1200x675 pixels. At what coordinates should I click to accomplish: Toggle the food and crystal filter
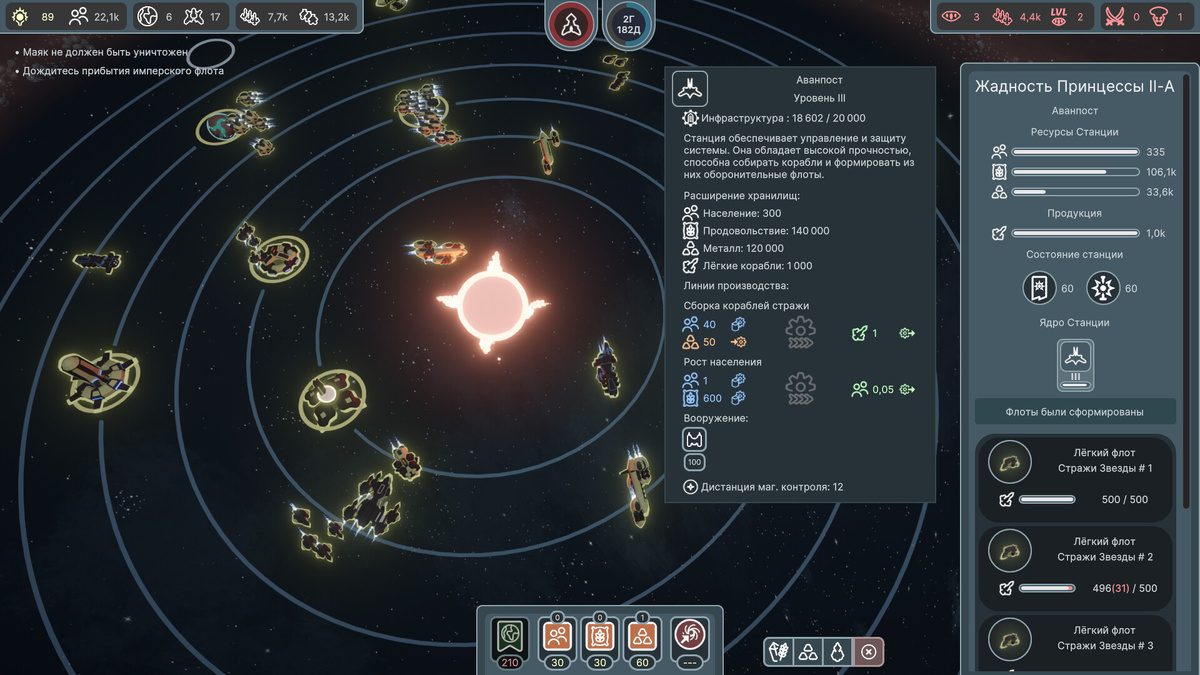tap(779, 652)
